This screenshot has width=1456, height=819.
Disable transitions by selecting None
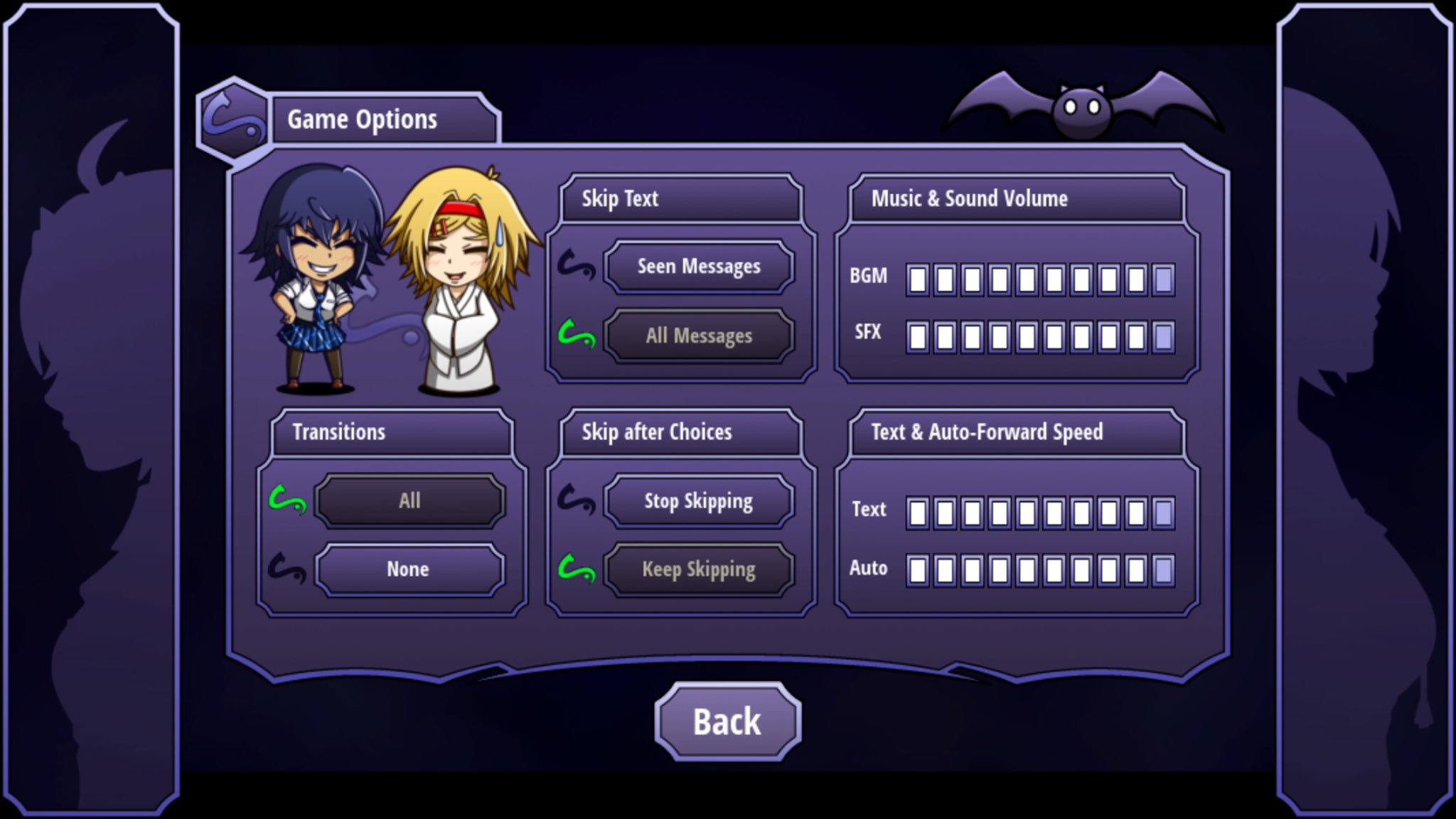408,569
